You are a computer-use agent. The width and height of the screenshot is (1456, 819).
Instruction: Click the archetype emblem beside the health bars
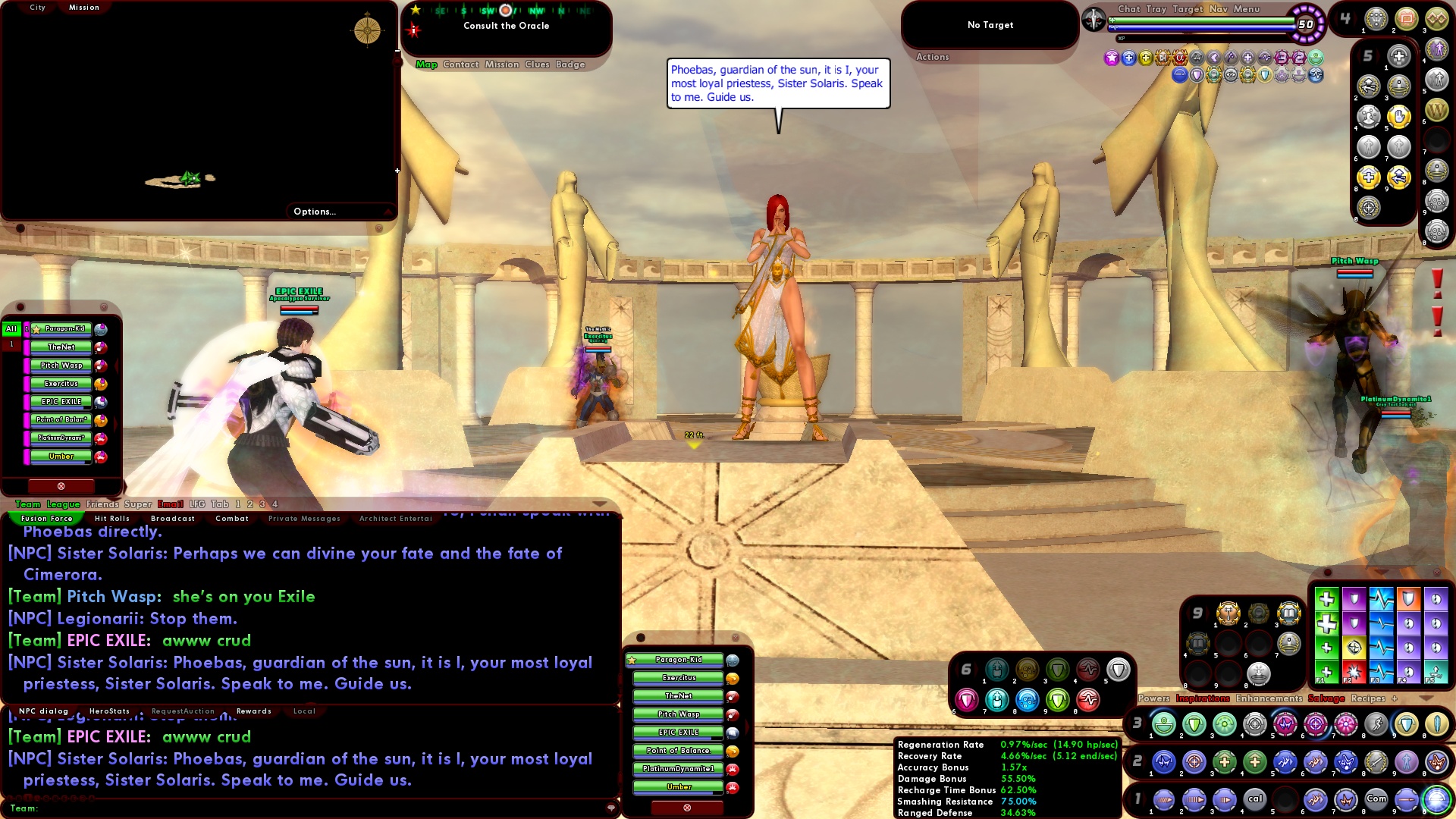(1093, 19)
